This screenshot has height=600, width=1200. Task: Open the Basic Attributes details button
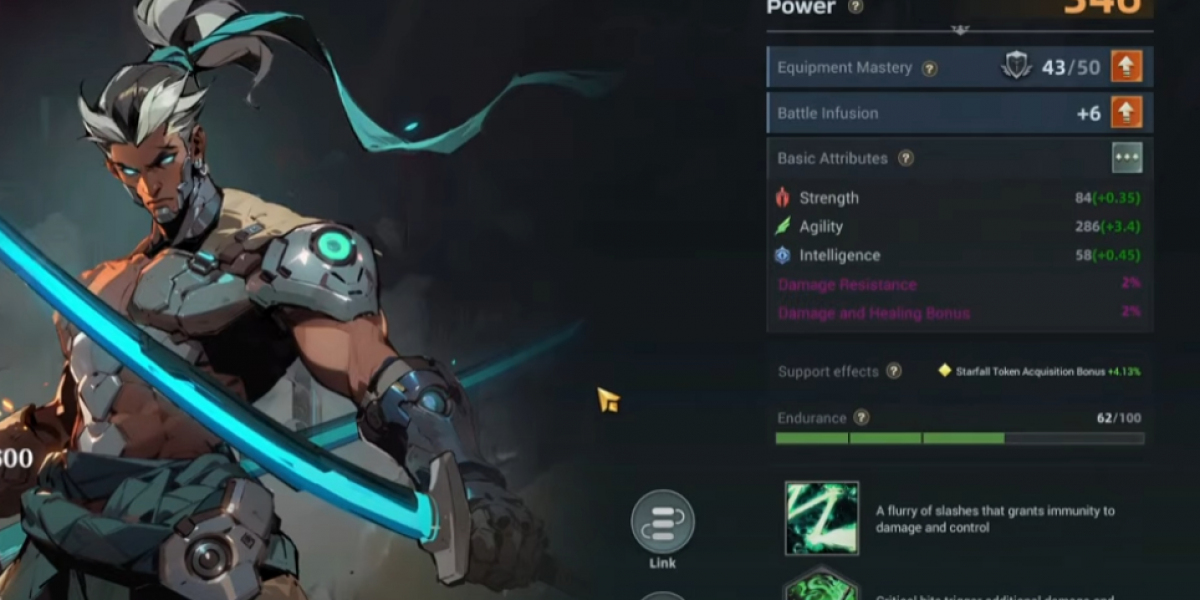point(1127,158)
